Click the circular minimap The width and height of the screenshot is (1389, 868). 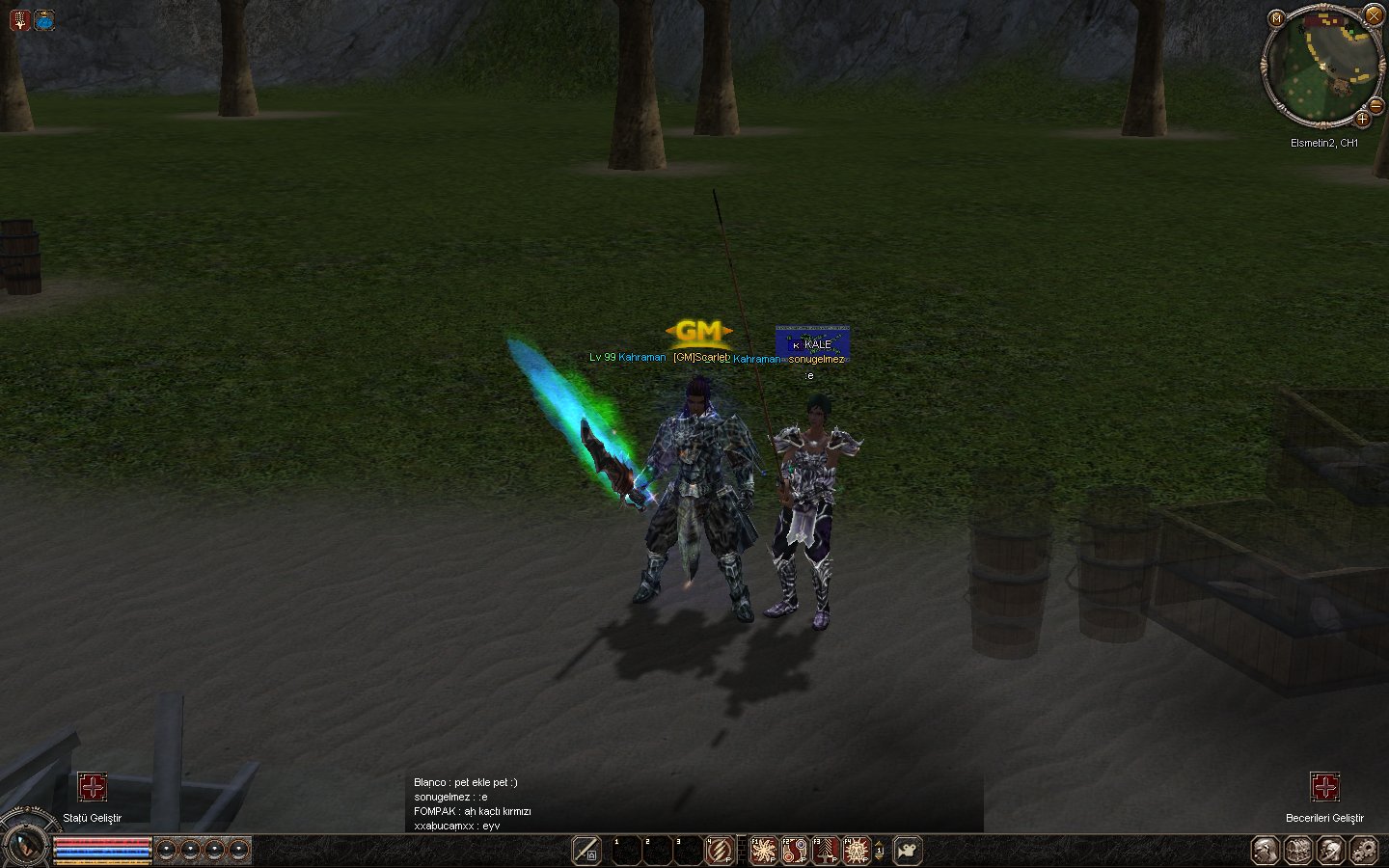point(1323,68)
